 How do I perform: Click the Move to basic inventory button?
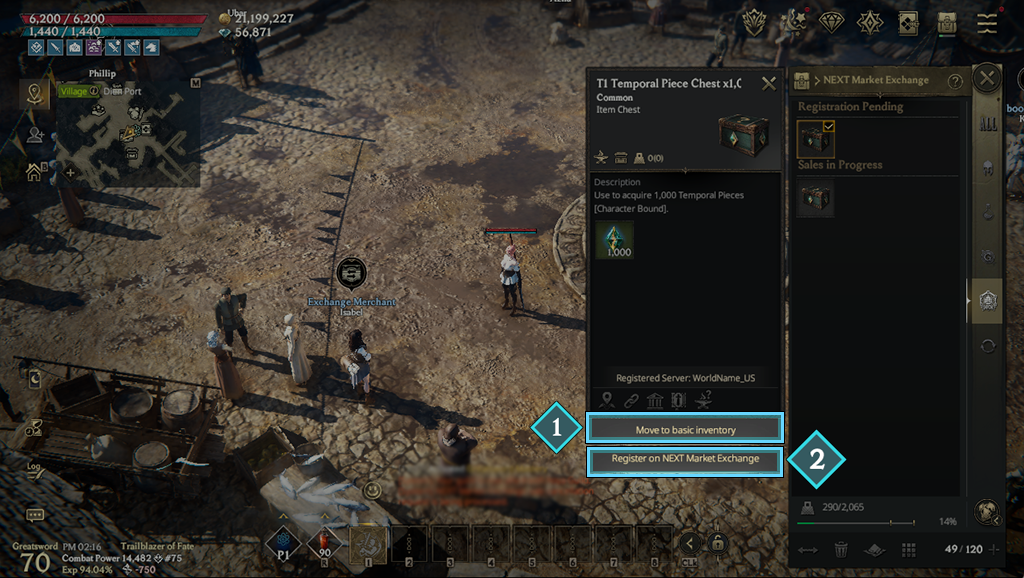pos(685,429)
